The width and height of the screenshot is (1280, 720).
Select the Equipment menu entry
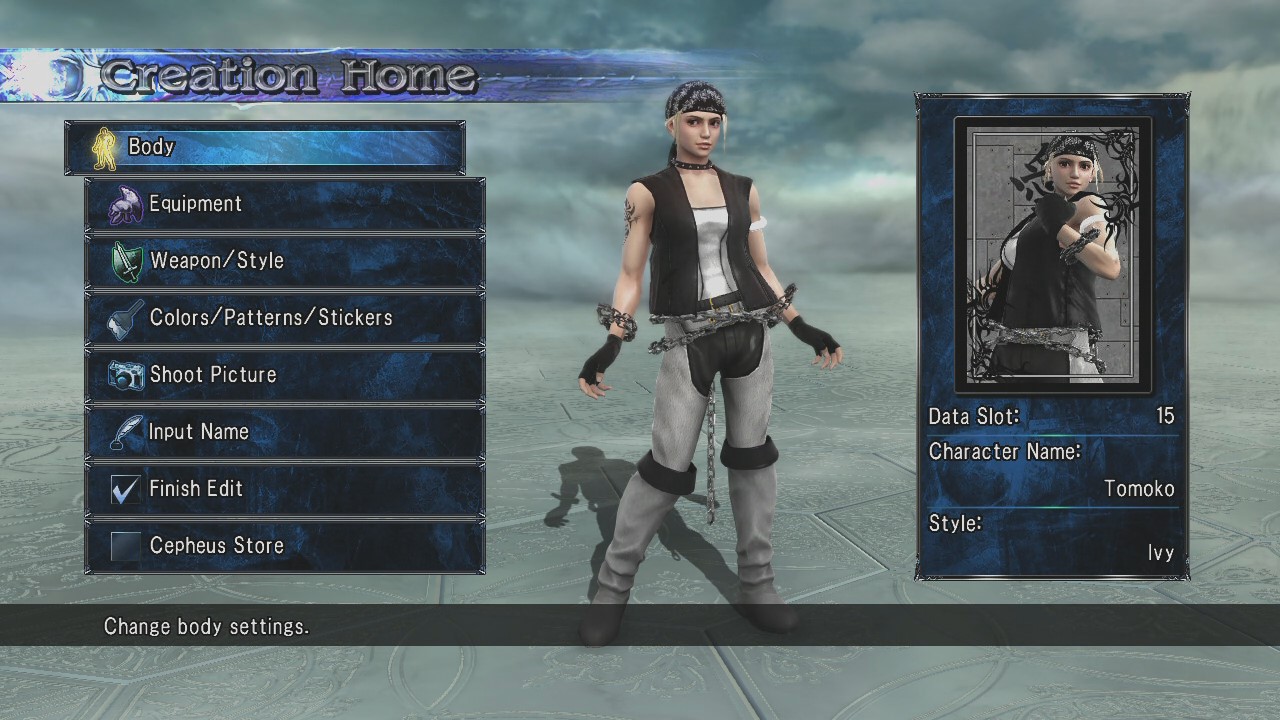click(285, 204)
